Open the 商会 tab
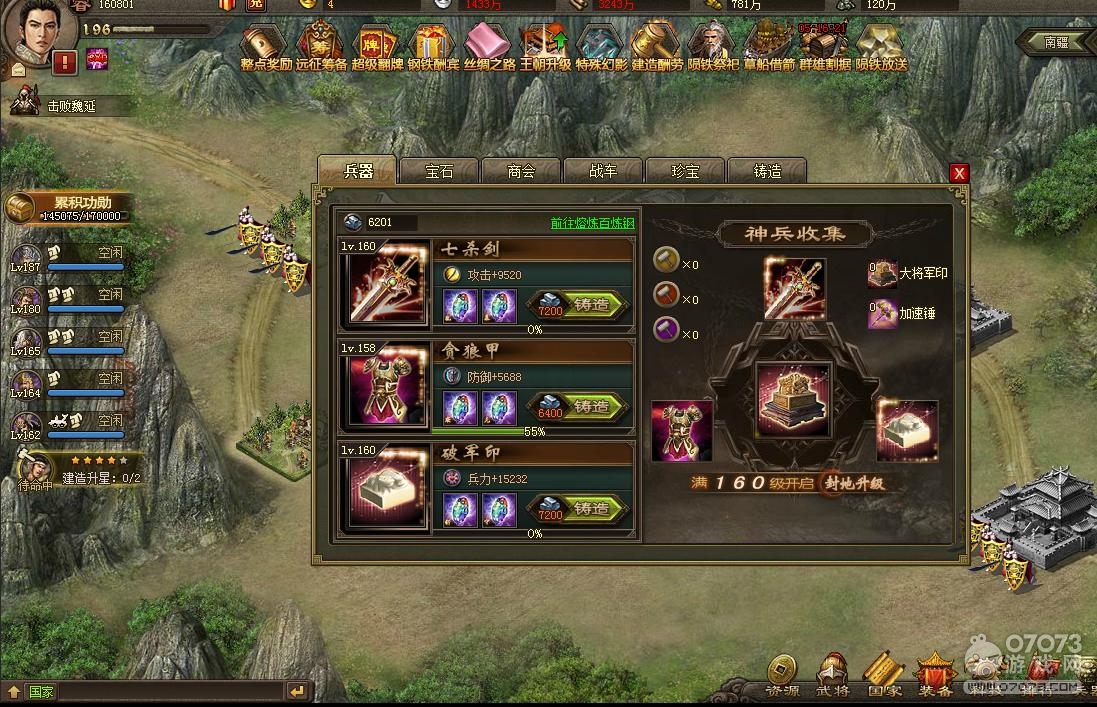 (x=521, y=171)
